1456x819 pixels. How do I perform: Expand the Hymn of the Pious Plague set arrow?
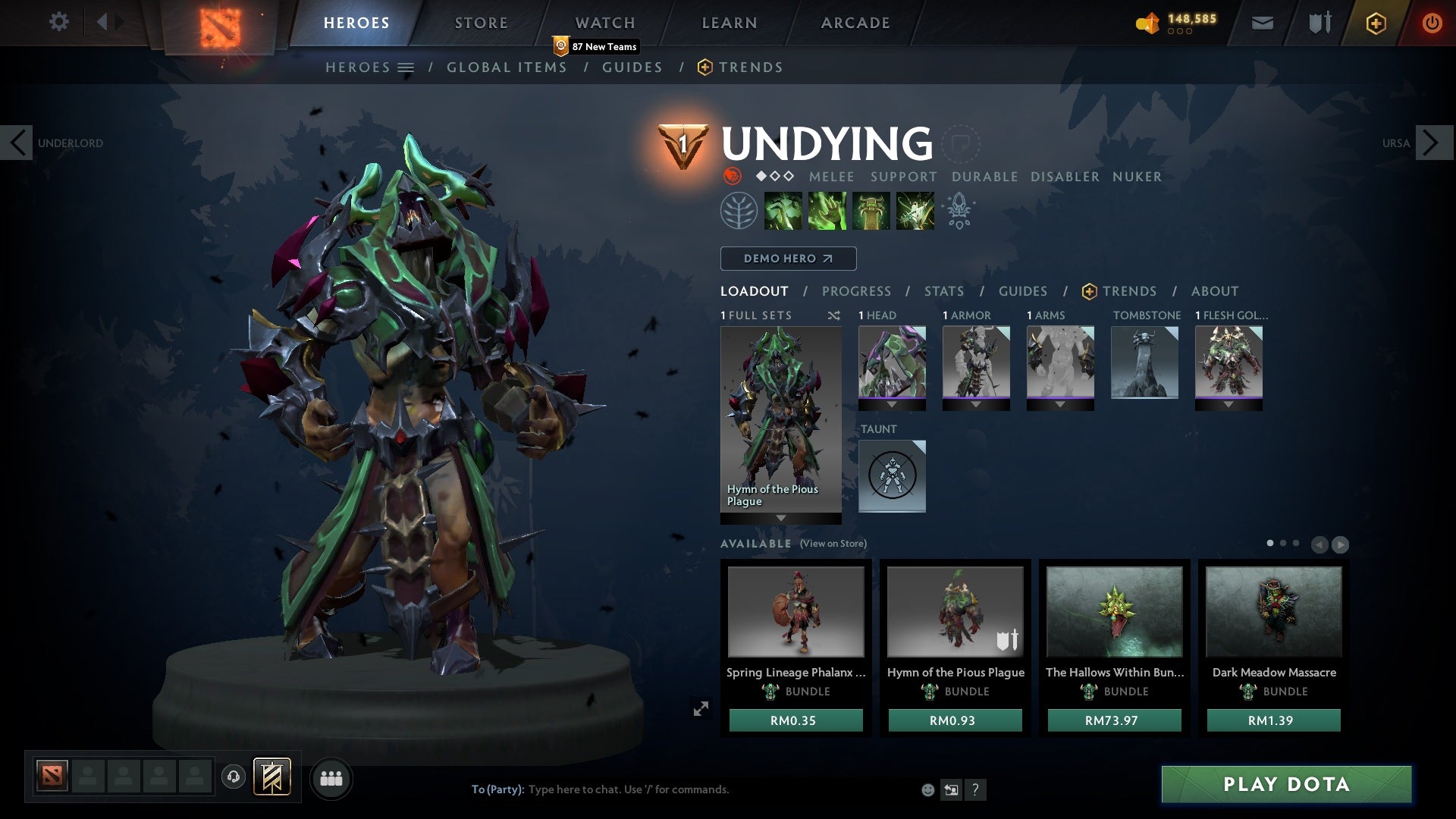pos(780,519)
